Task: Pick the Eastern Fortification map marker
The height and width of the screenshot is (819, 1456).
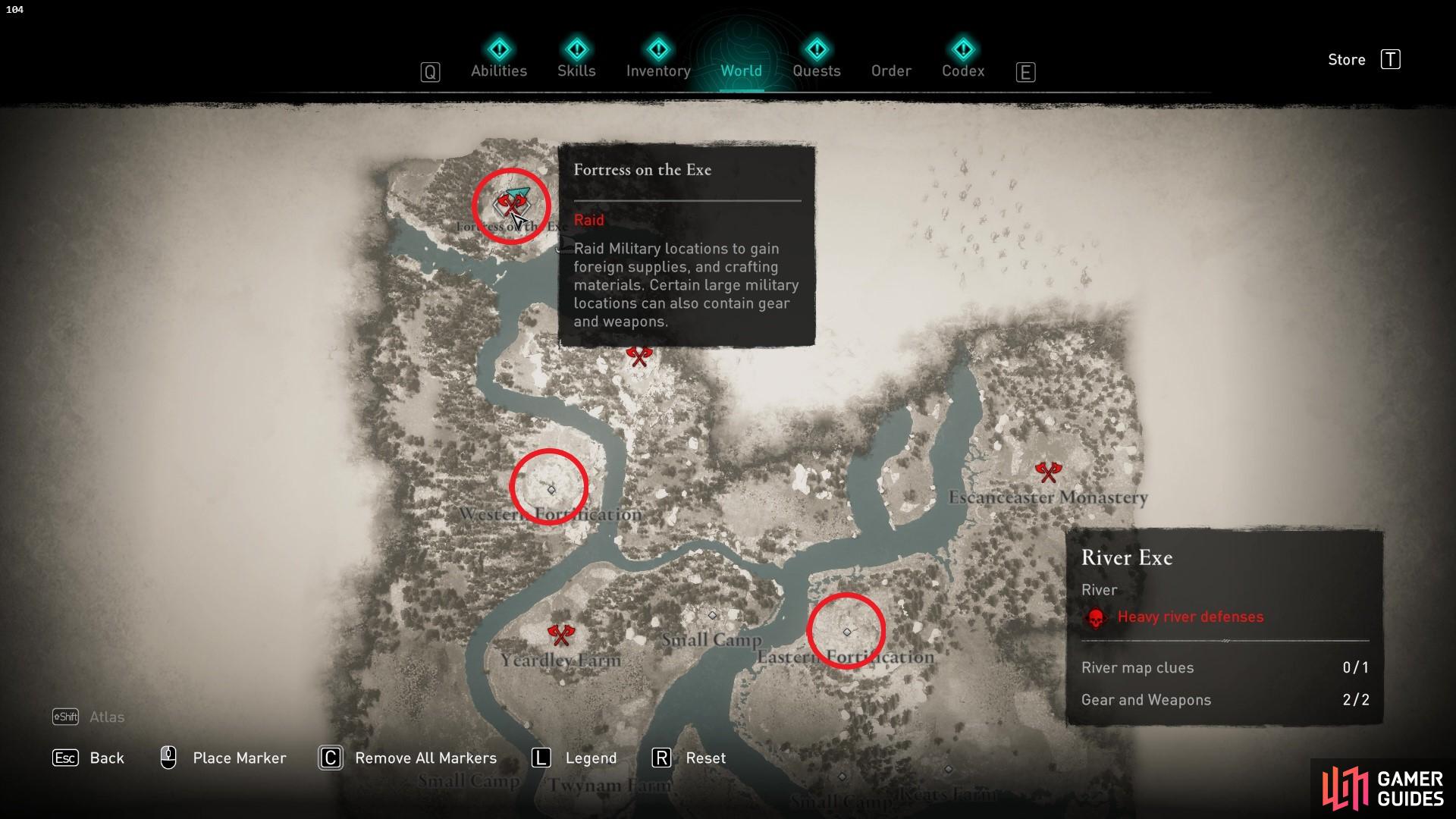Action: click(847, 632)
